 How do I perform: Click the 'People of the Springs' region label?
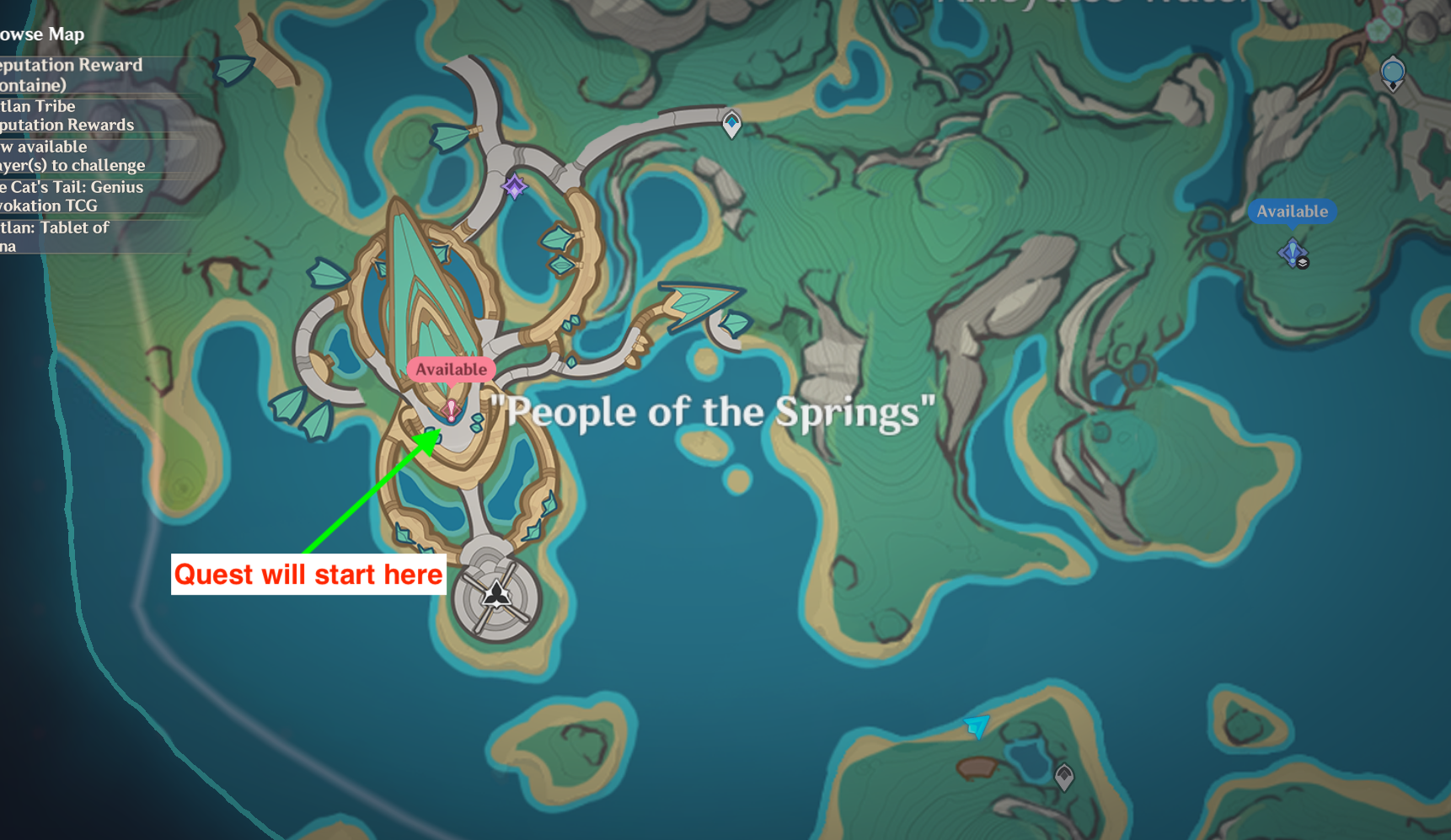coord(712,413)
